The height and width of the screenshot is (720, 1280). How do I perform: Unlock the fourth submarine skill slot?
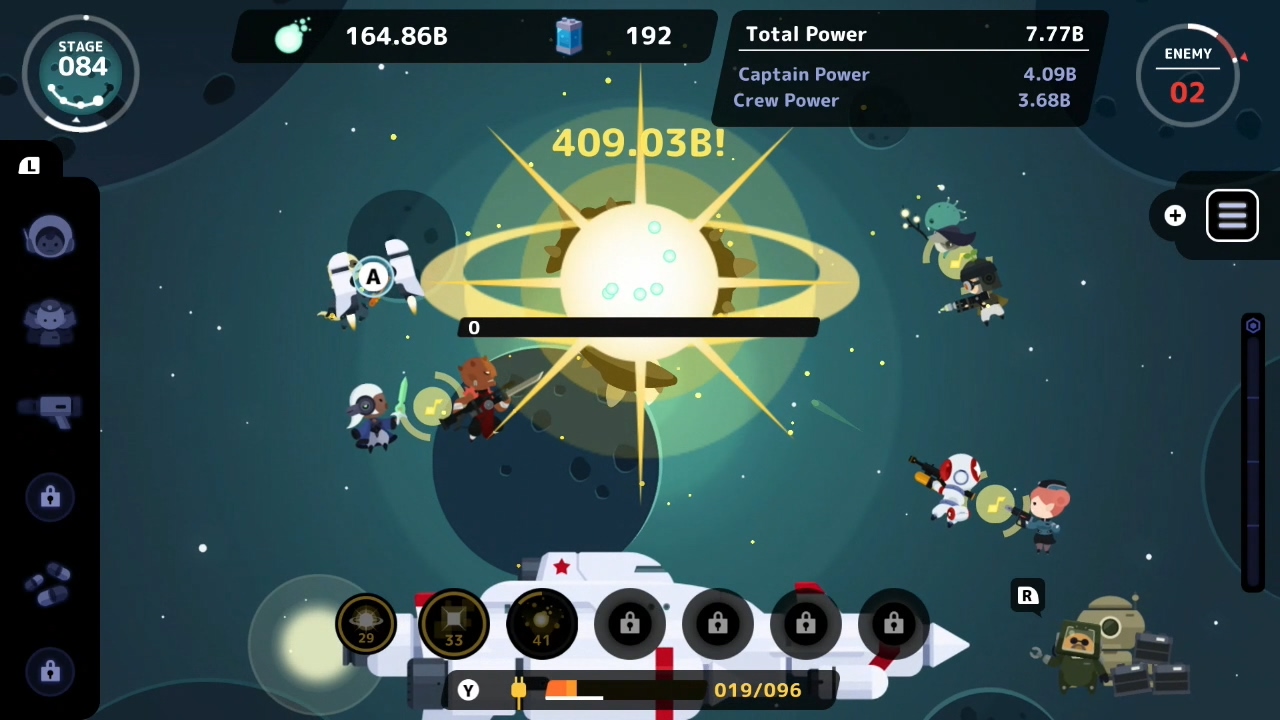pos(629,623)
